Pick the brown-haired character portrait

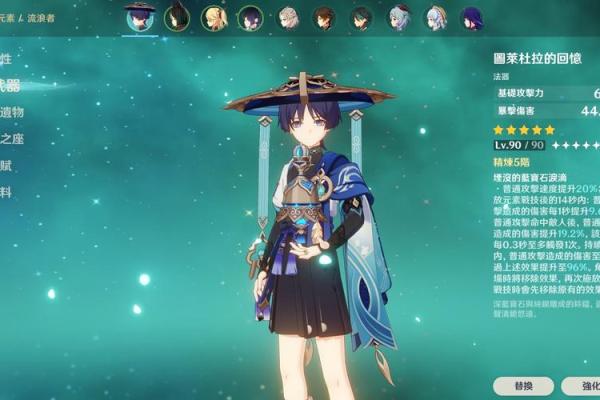point(325,17)
